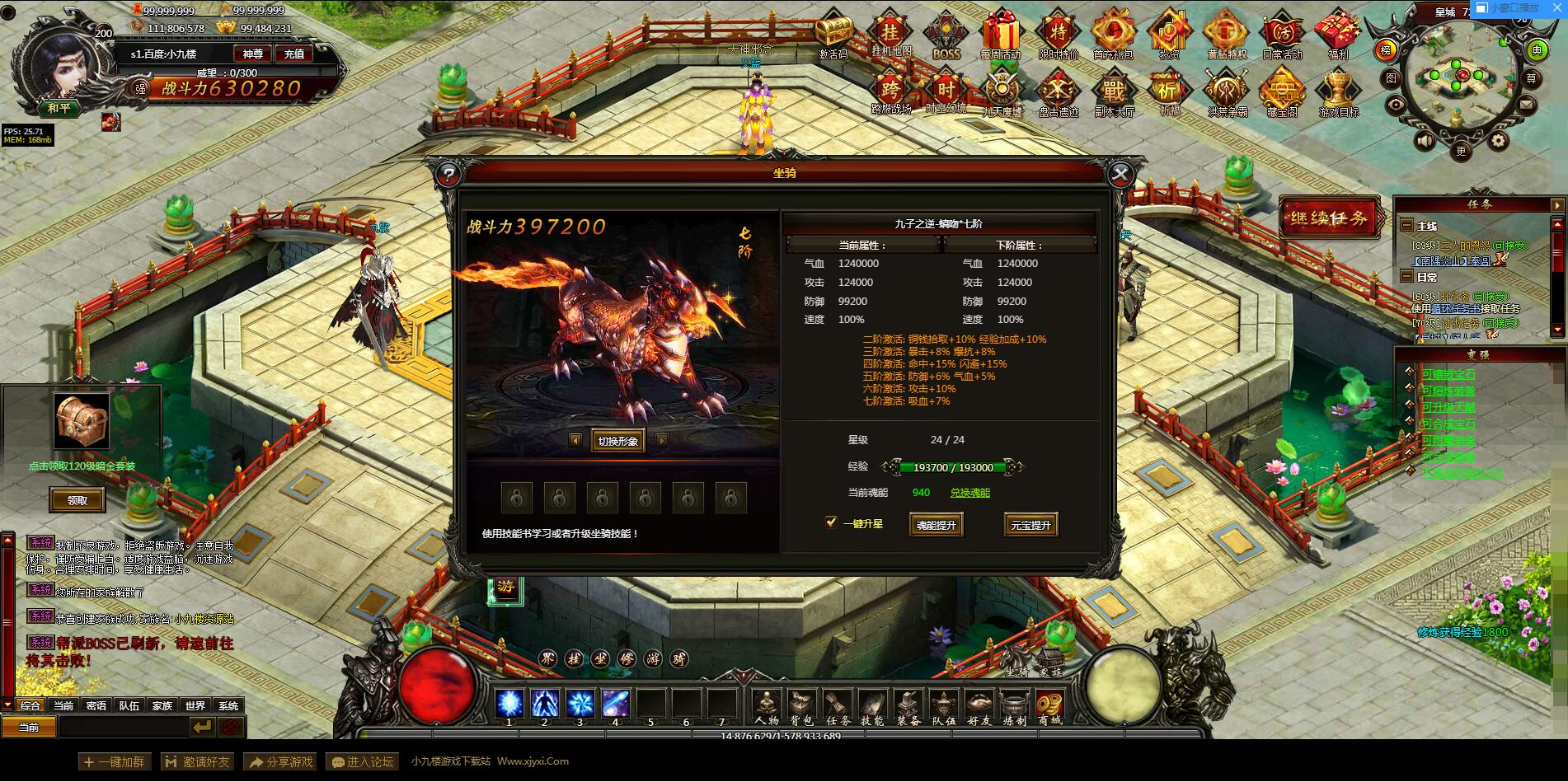Claim reward with the 领取 button

76,500
